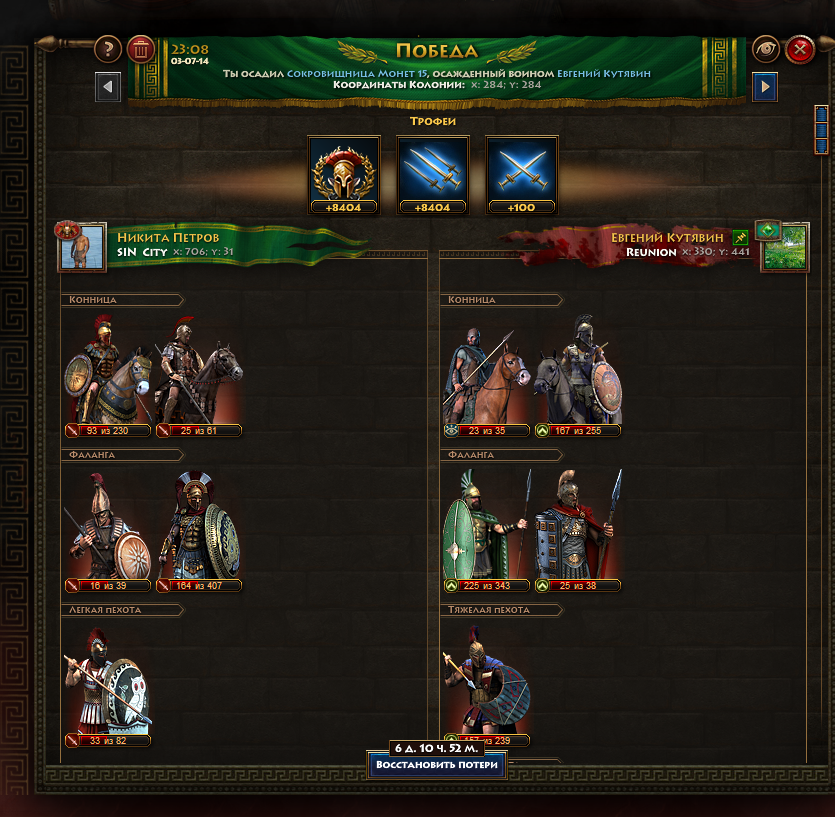
Task: Close the victory report window
Action: (x=799, y=48)
